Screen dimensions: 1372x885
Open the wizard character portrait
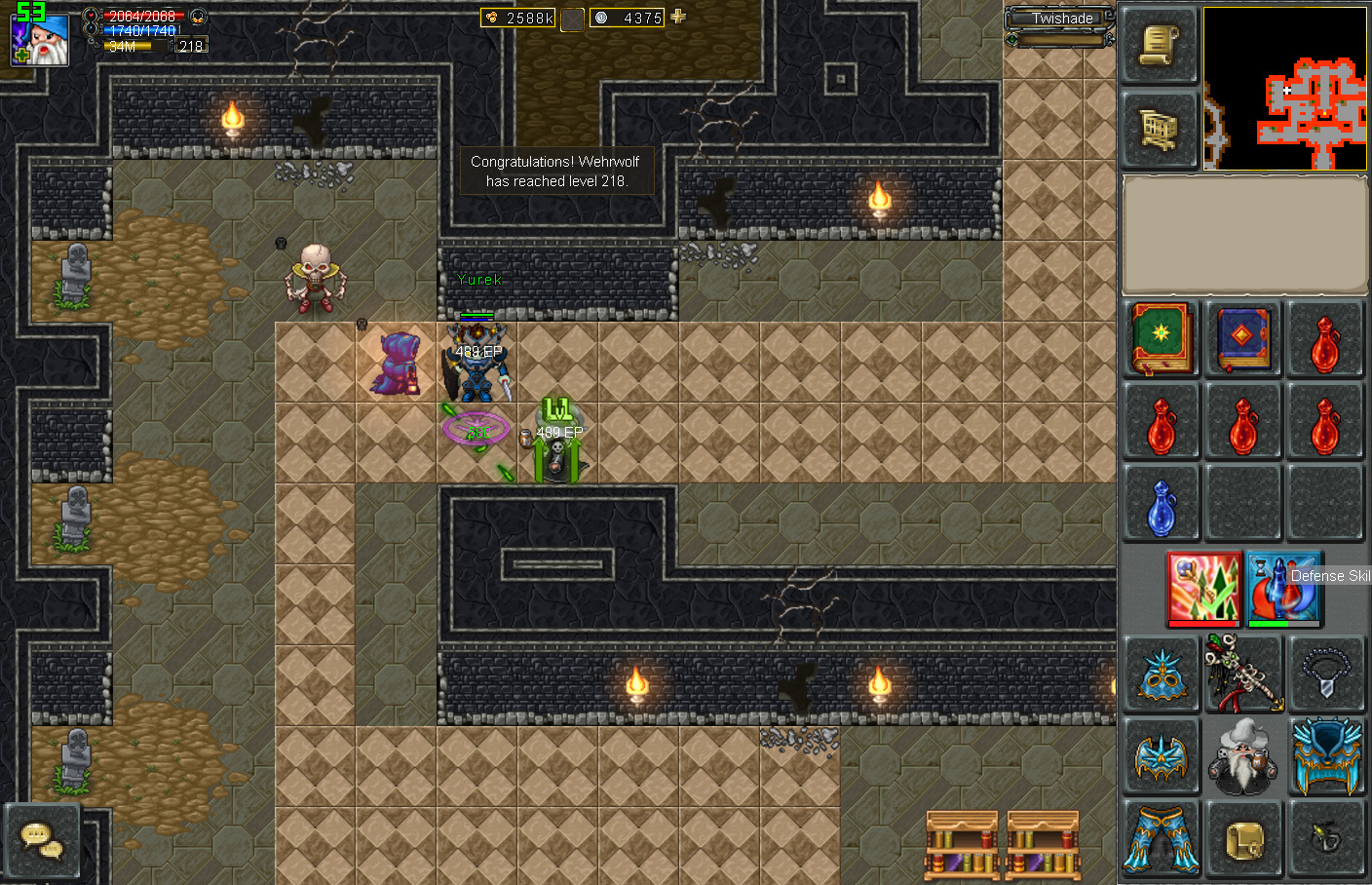tap(40, 40)
